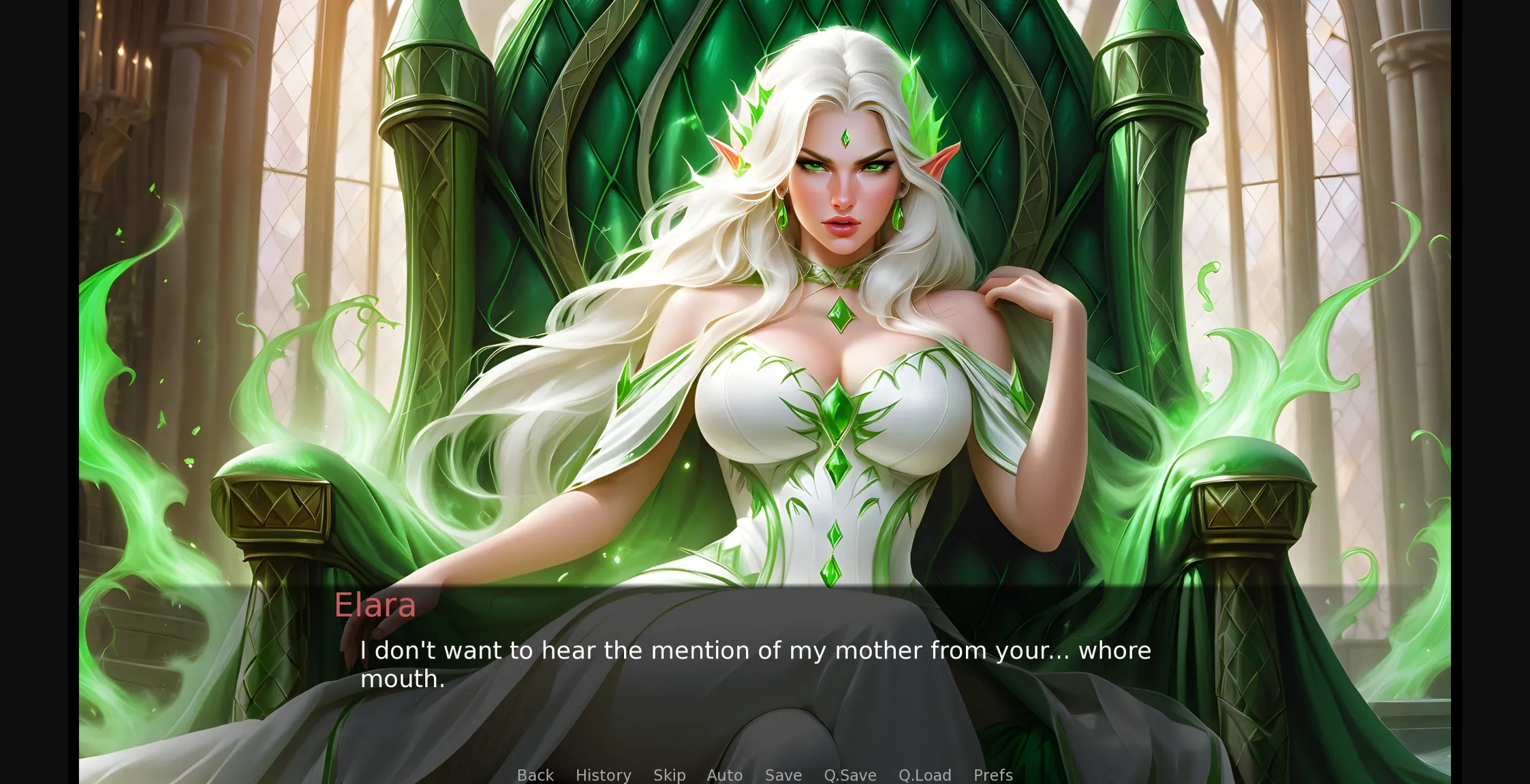1530x784 pixels.
Task: Select Auto from the quick menu
Action: (x=724, y=774)
